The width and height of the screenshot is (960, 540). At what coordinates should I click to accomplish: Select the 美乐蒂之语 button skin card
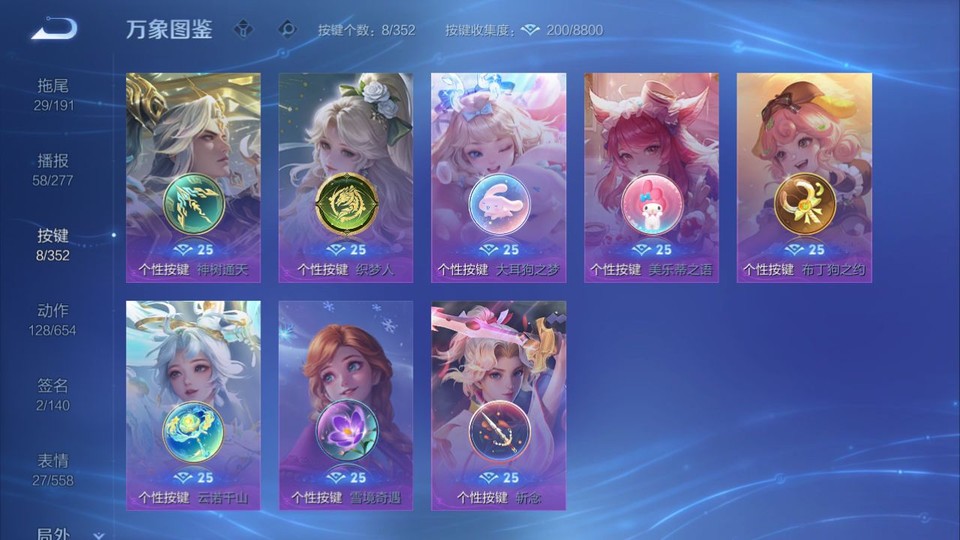point(651,177)
